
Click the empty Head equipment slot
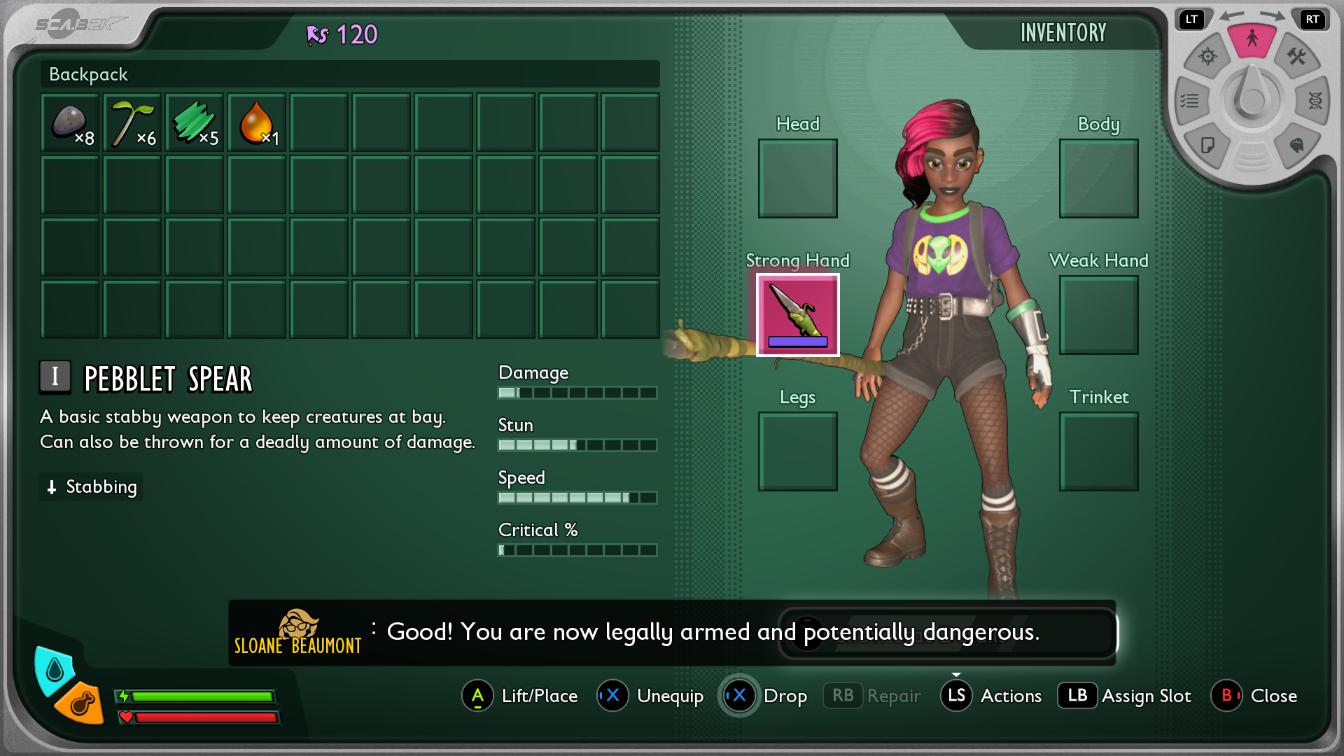pyautogui.click(x=798, y=178)
